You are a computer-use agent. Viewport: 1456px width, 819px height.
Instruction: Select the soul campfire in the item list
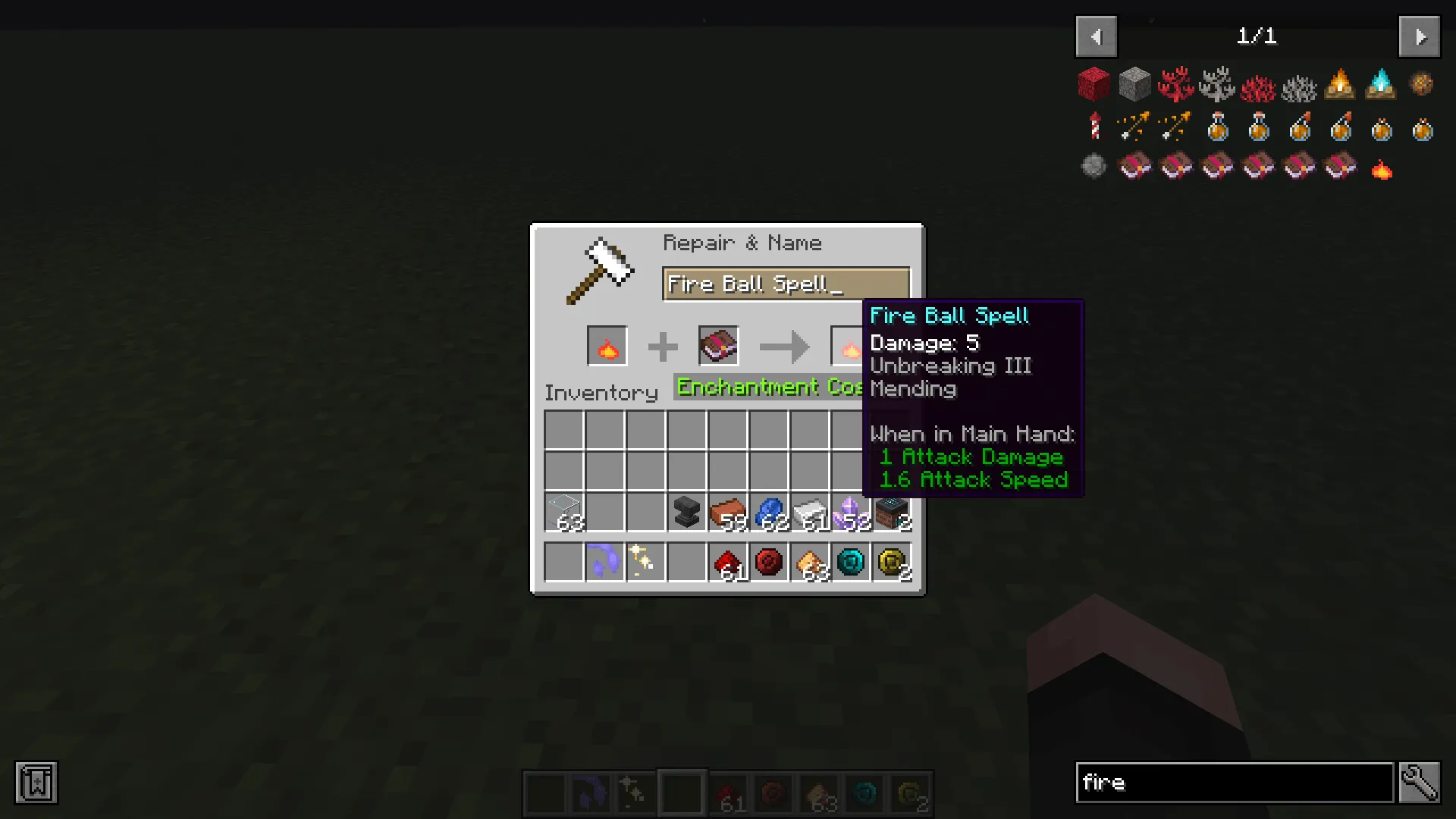(1381, 84)
